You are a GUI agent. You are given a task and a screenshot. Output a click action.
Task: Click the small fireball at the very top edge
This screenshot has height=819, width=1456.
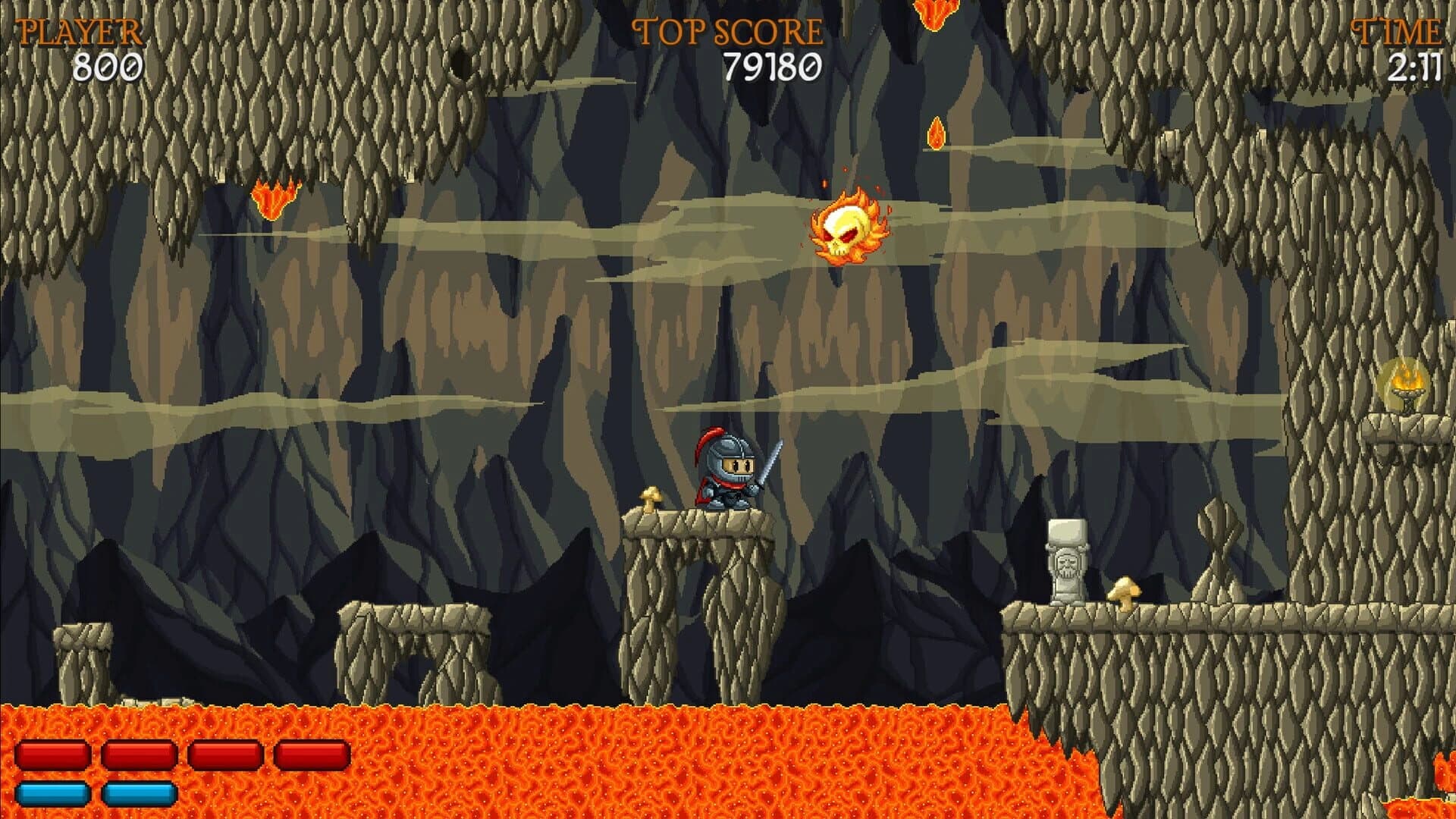(x=937, y=11)
